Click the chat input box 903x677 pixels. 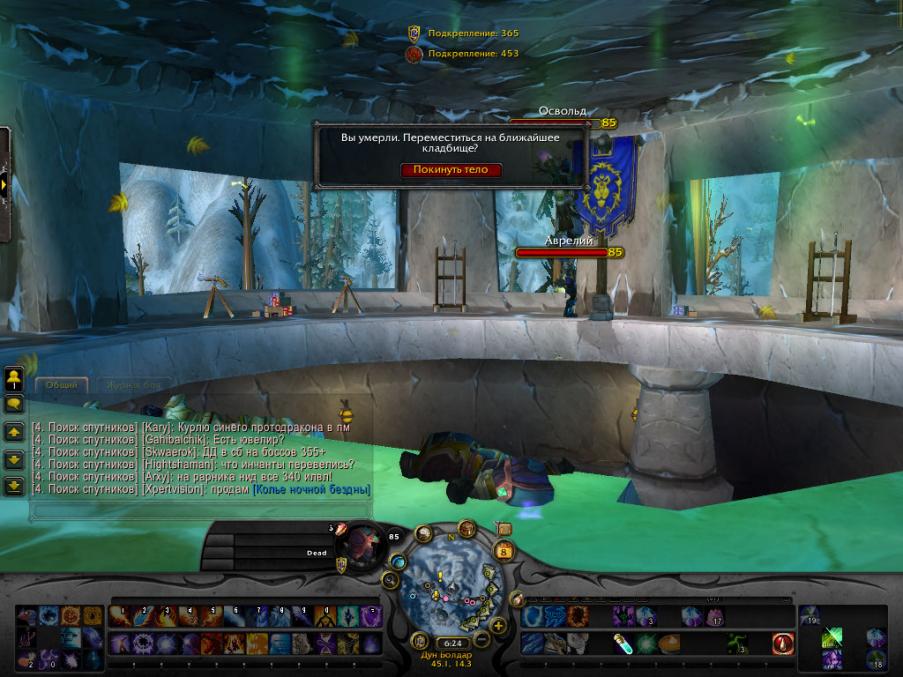point(200,508)
